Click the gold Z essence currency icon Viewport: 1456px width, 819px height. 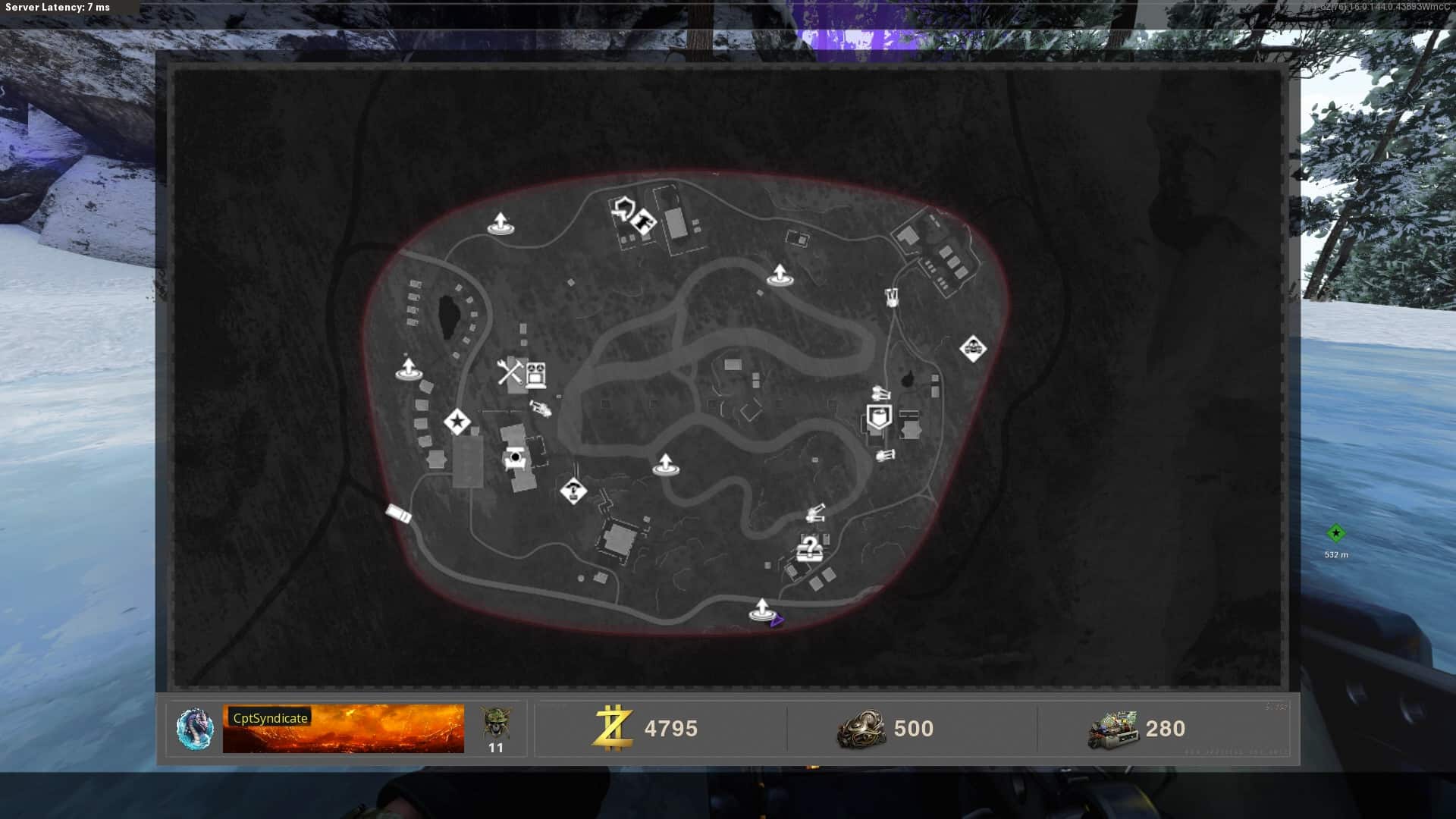[x=613, y=728]
